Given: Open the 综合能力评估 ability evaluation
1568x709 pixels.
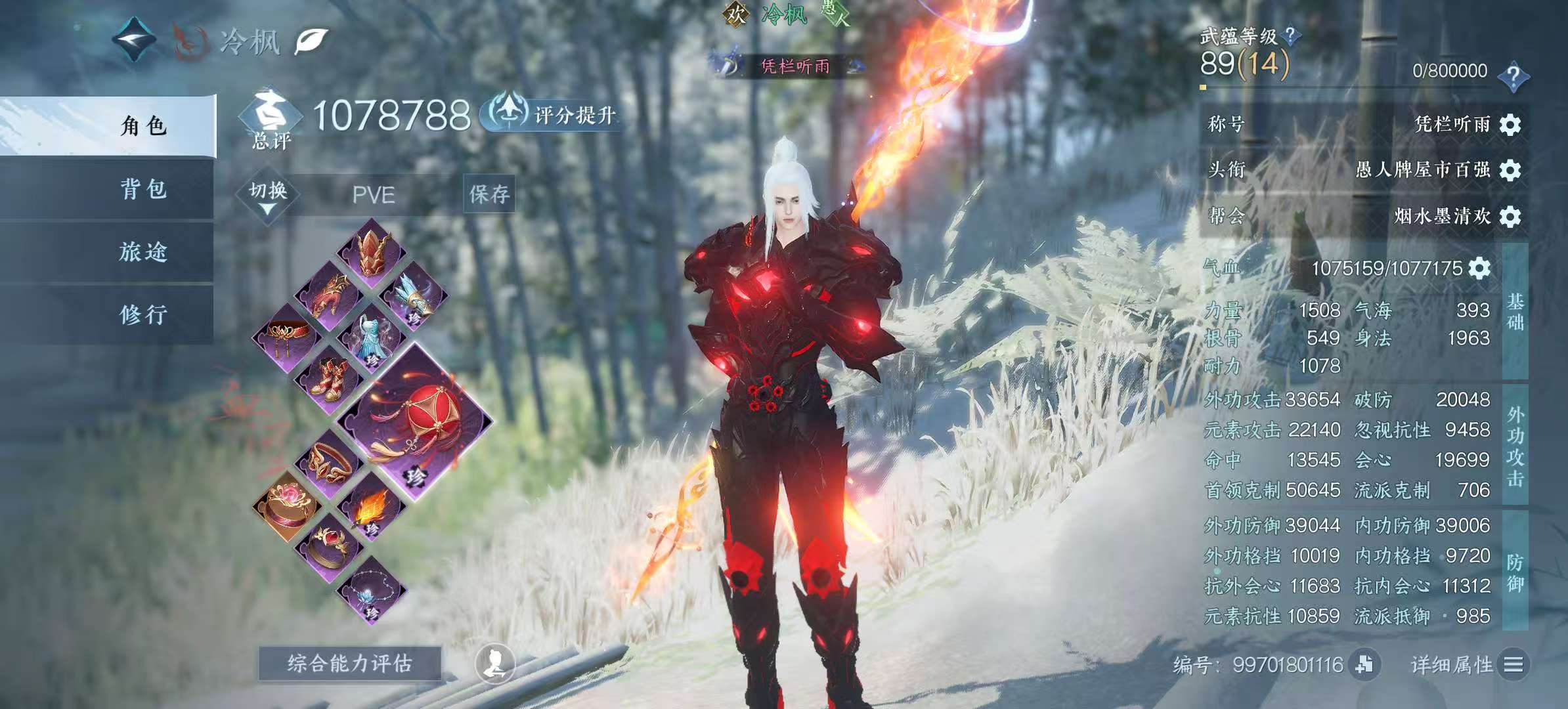Looking at the screenshot, I should [x=349, y=664].
